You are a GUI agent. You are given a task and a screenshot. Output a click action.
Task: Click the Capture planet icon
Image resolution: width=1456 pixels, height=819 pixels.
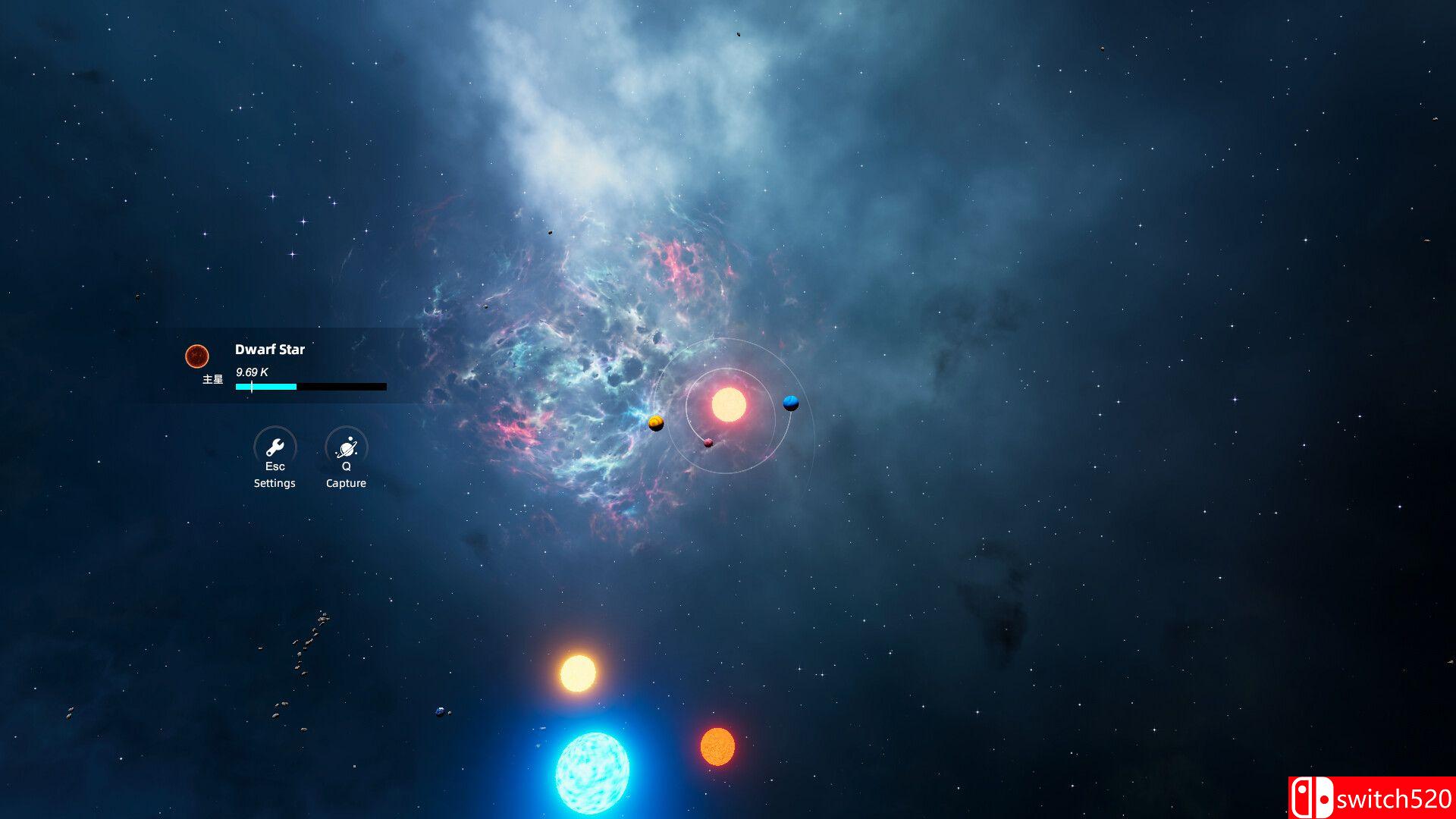[x=346, y=446]
